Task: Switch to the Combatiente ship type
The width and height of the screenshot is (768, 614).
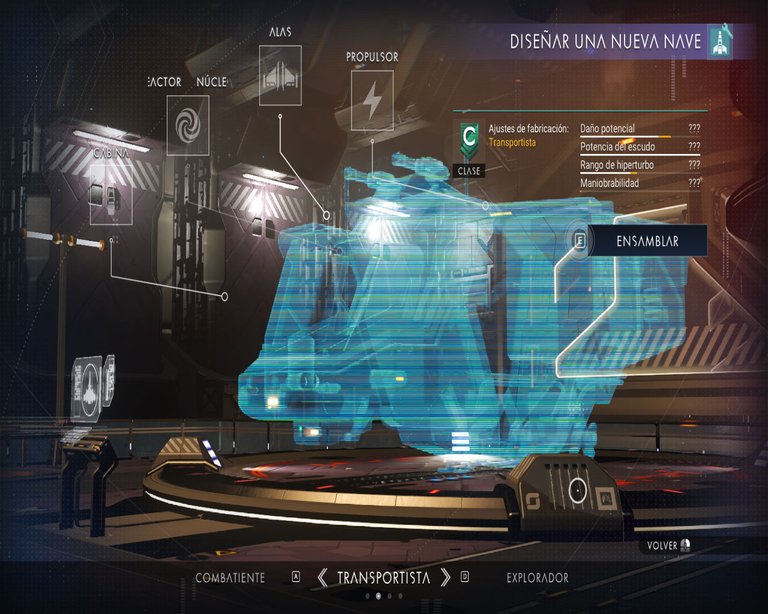Action: (x=230, y=578)
